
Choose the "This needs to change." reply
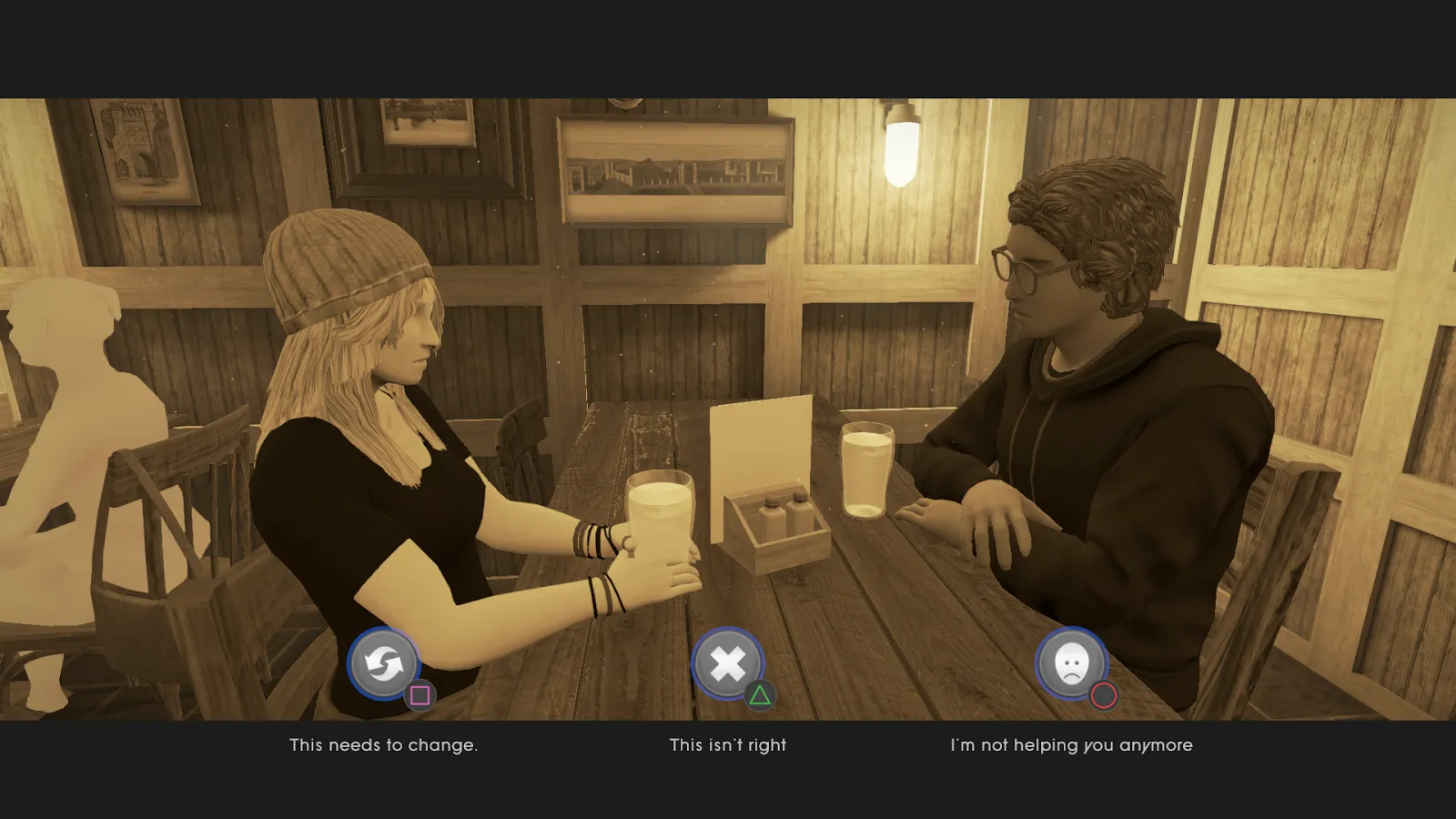383,745
